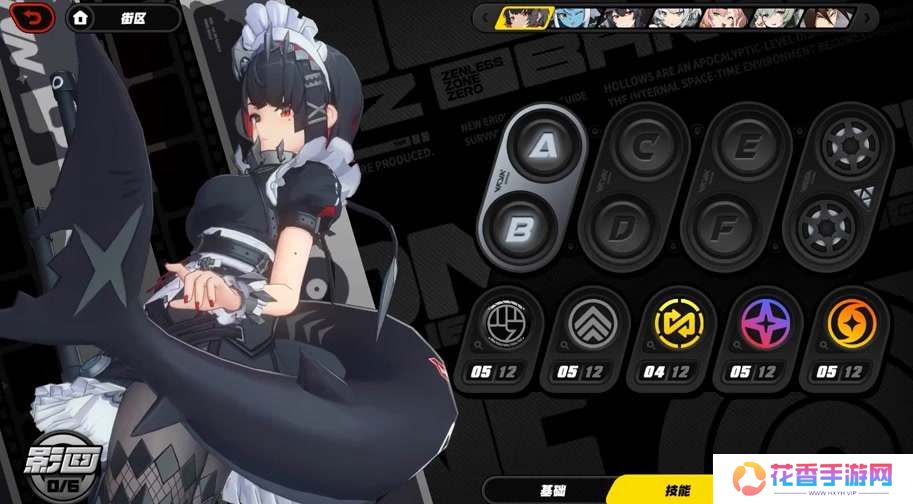Open core skill node C
The image size is (913, 504).
(x=646, y=147)
